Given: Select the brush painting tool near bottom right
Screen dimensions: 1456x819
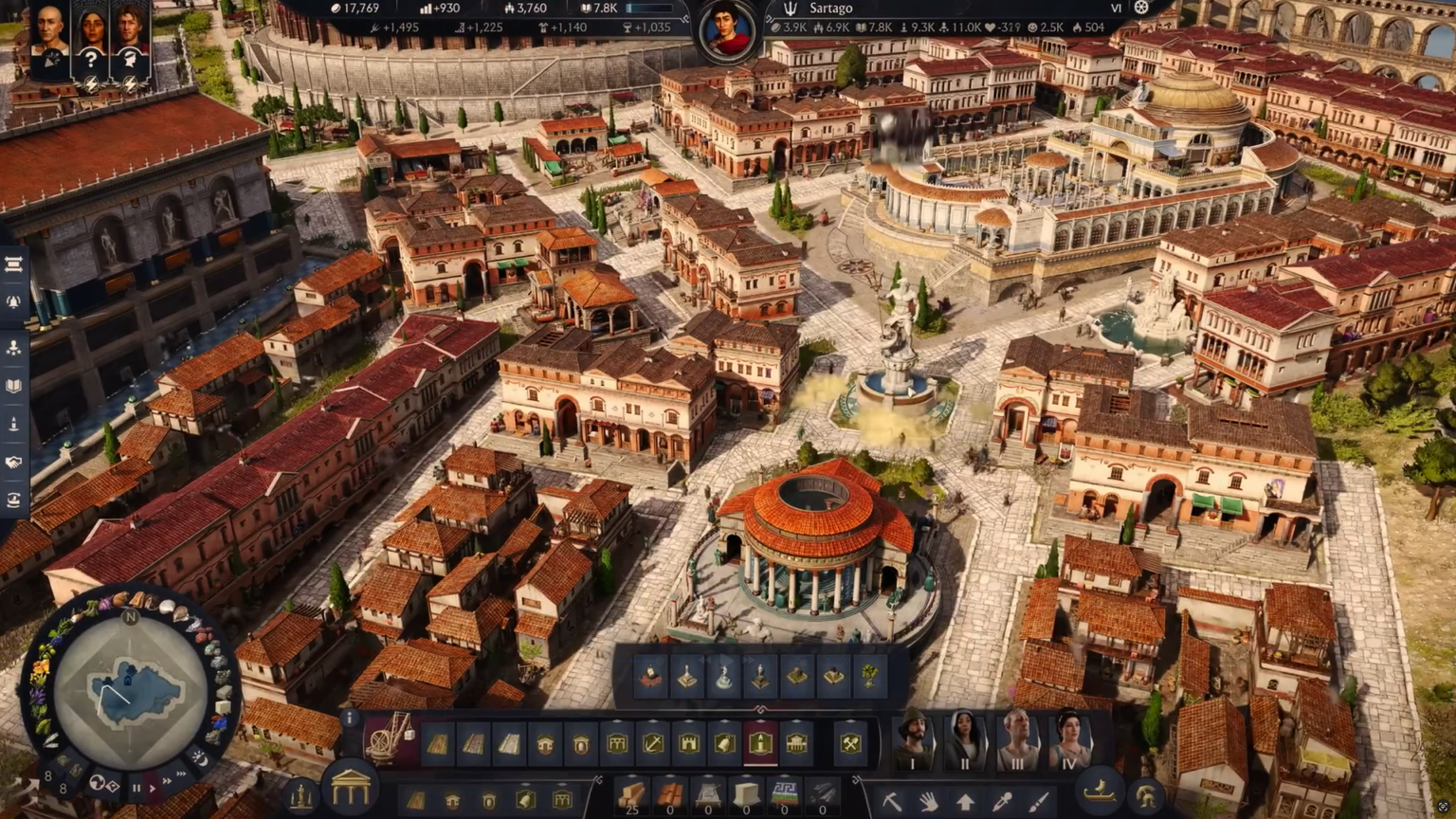Looking at the screenshot, I should (1039, 801).
